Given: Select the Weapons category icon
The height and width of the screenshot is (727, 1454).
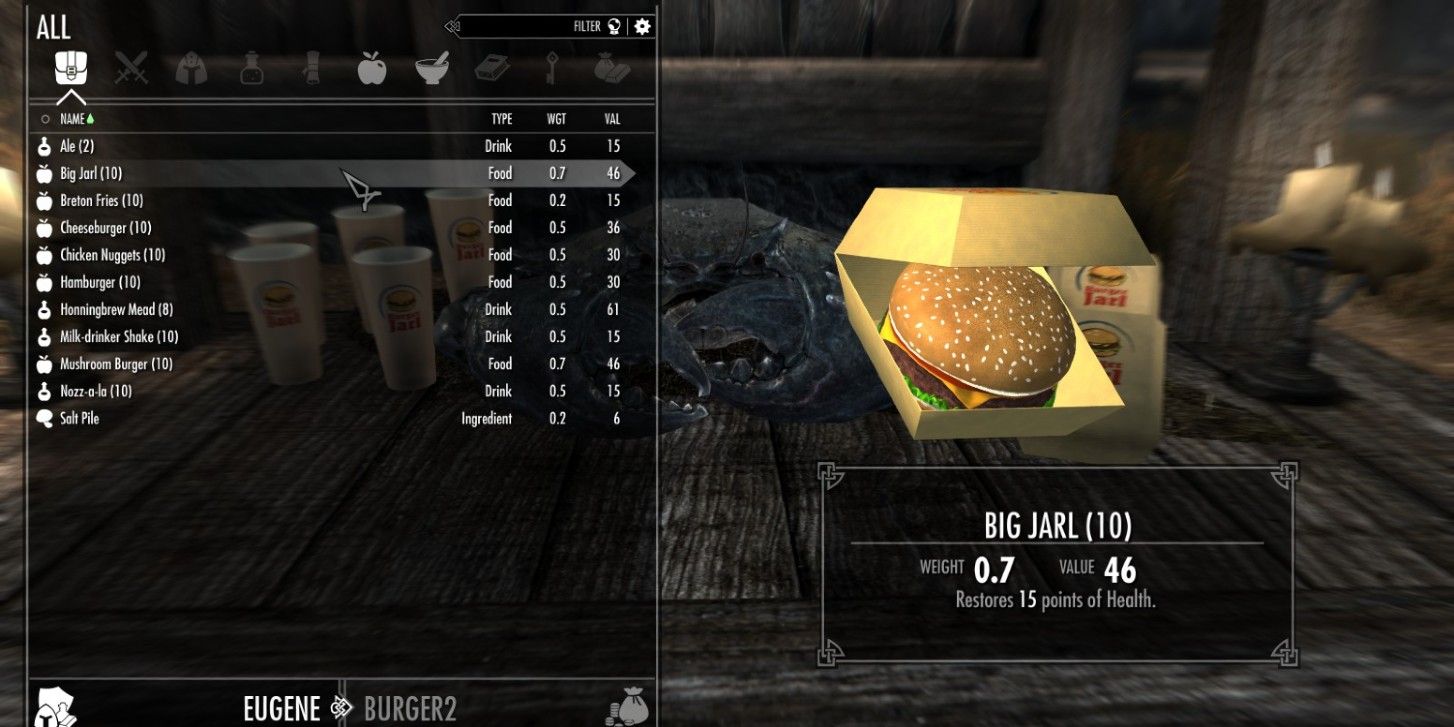Looking at the screenshot, I should (131, 68).
